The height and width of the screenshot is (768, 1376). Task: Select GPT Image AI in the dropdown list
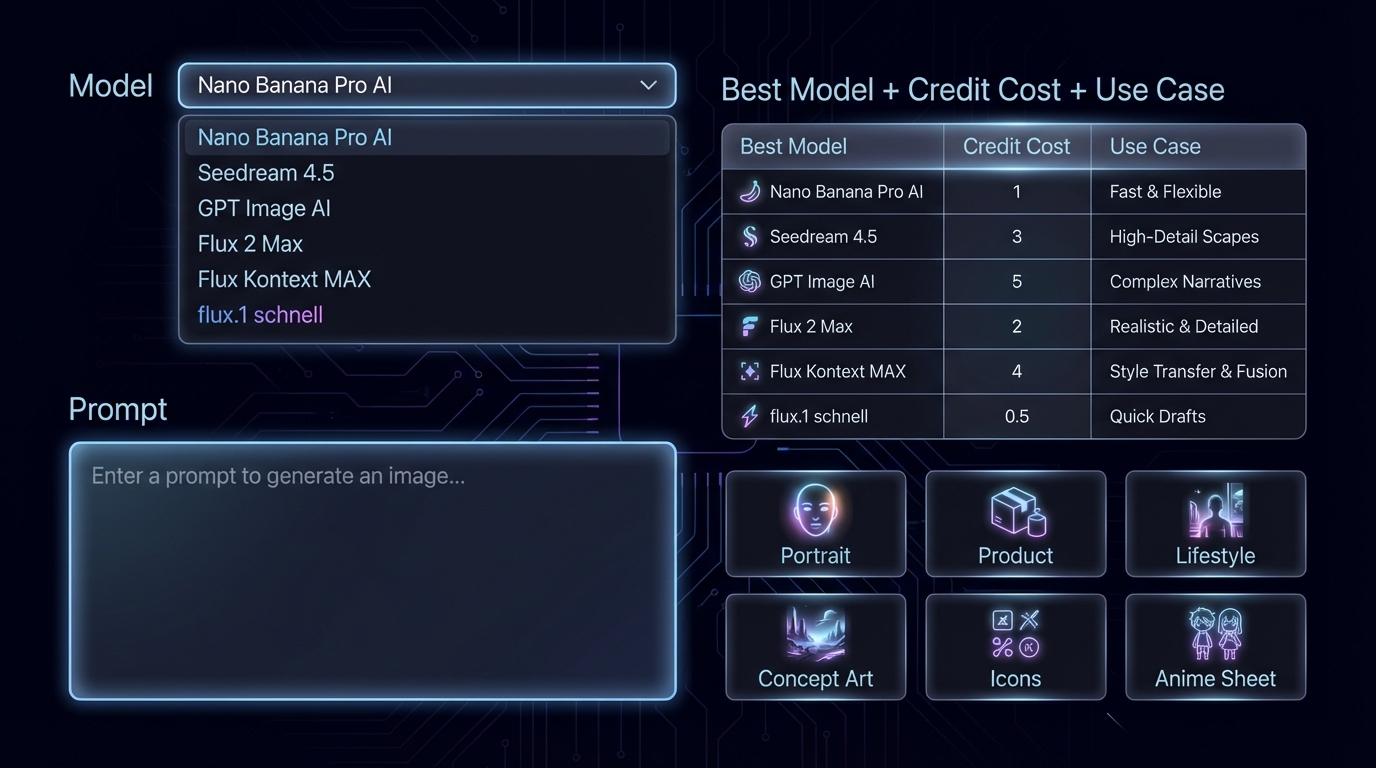(264, 208)
